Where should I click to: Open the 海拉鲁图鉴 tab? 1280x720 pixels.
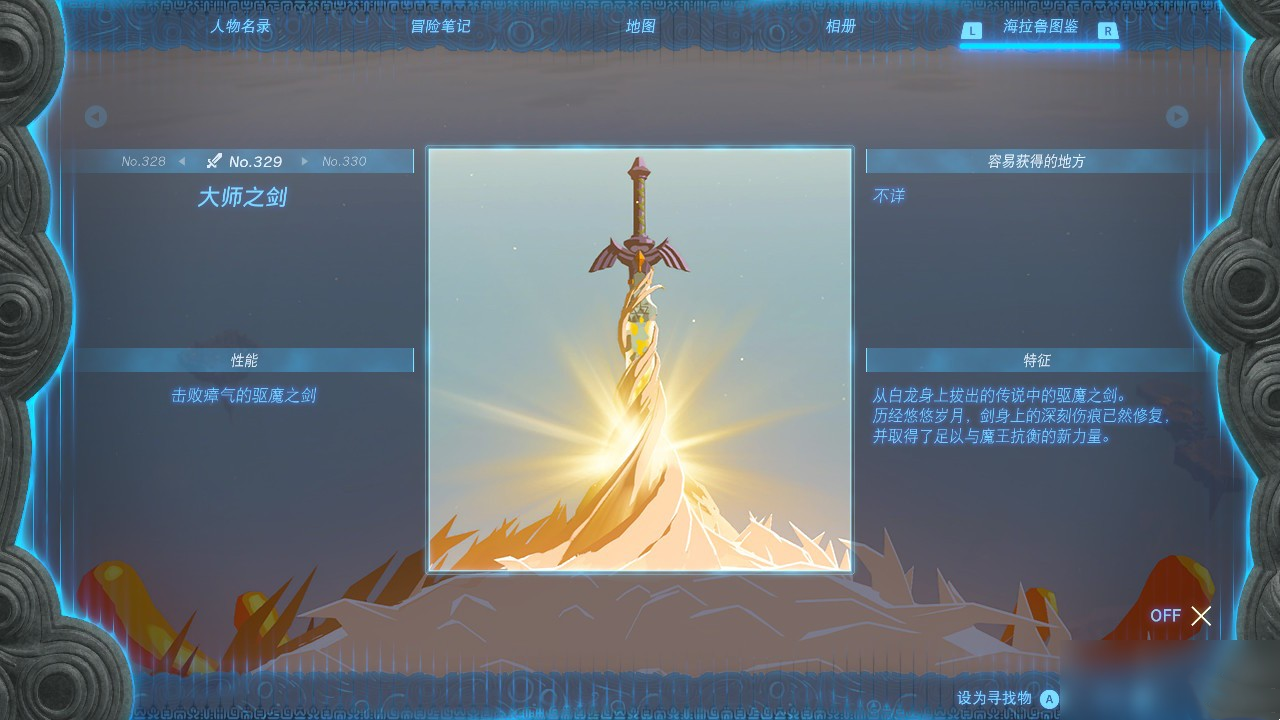tap(1040, 31)
